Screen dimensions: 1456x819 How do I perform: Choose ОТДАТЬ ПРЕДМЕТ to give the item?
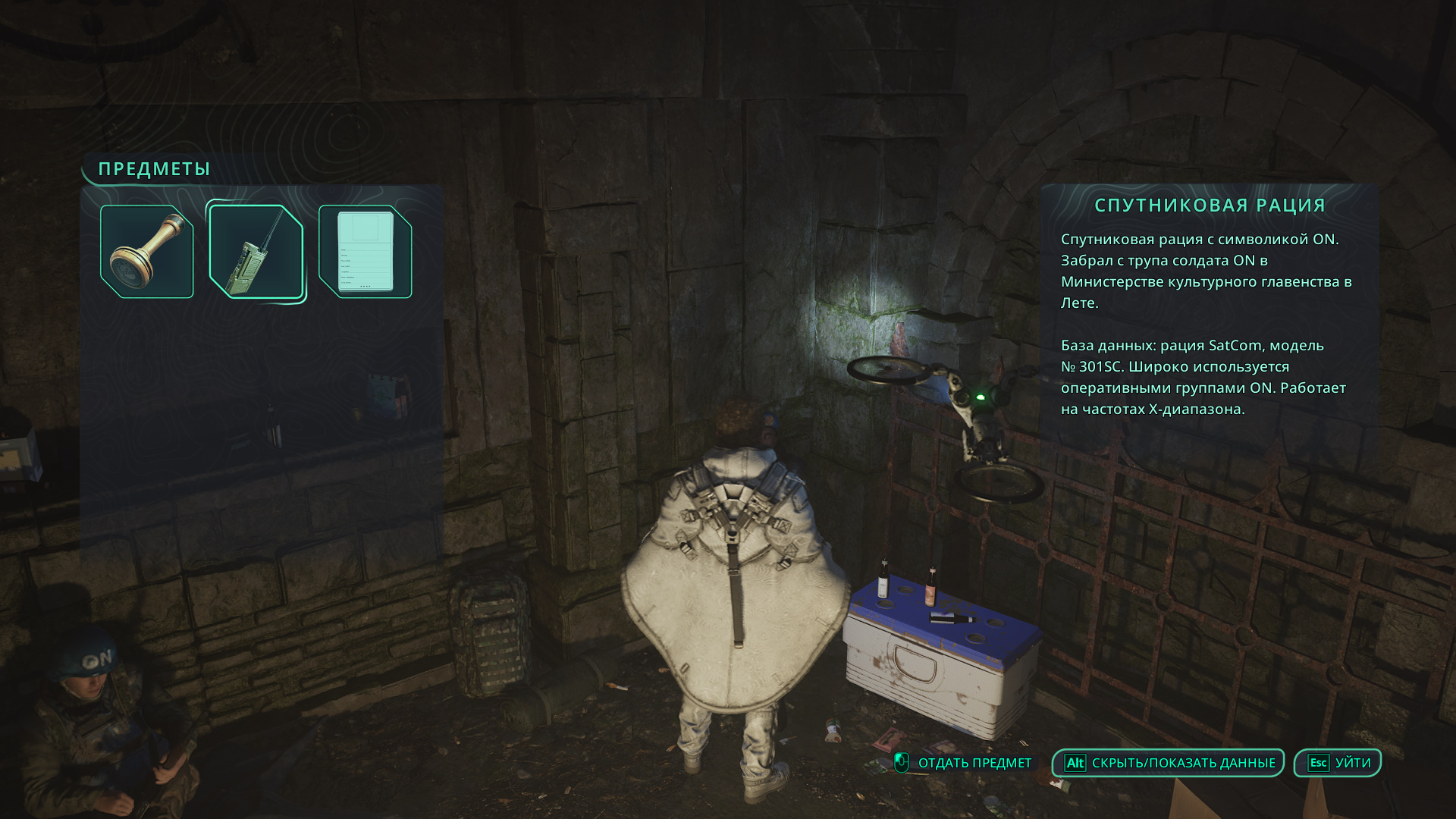click(963, 763)
